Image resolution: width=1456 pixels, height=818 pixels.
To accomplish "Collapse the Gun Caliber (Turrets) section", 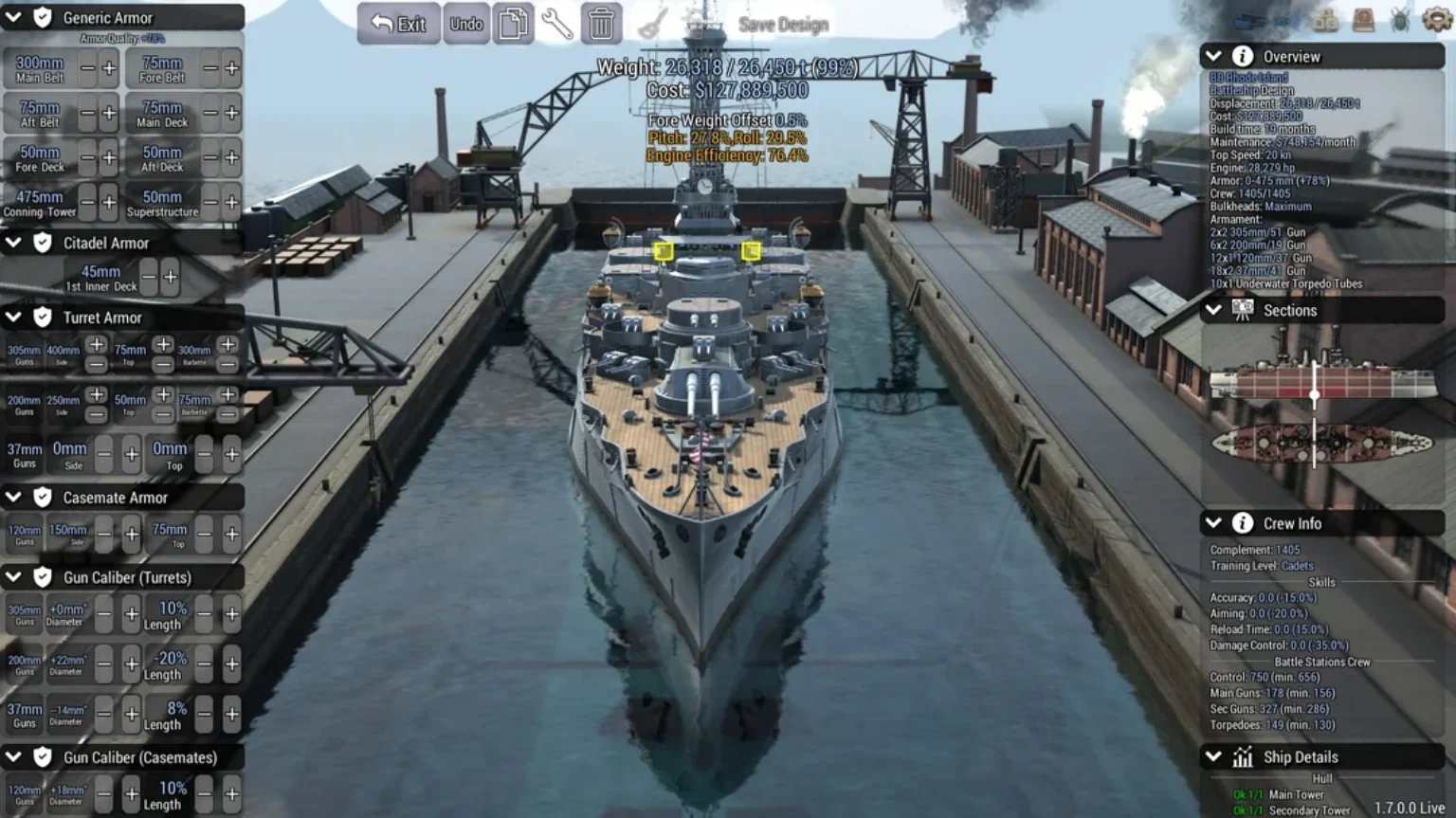I will [14, 577].
